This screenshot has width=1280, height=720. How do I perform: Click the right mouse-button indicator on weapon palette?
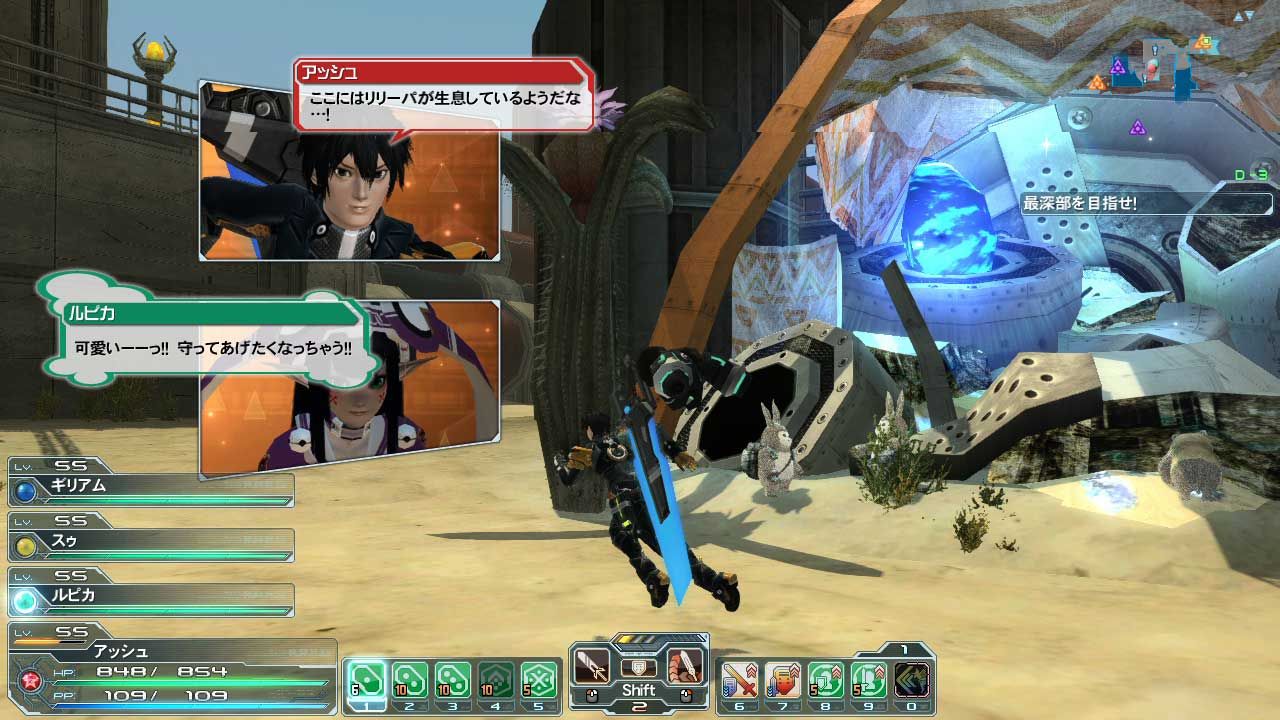pos(685,694)
